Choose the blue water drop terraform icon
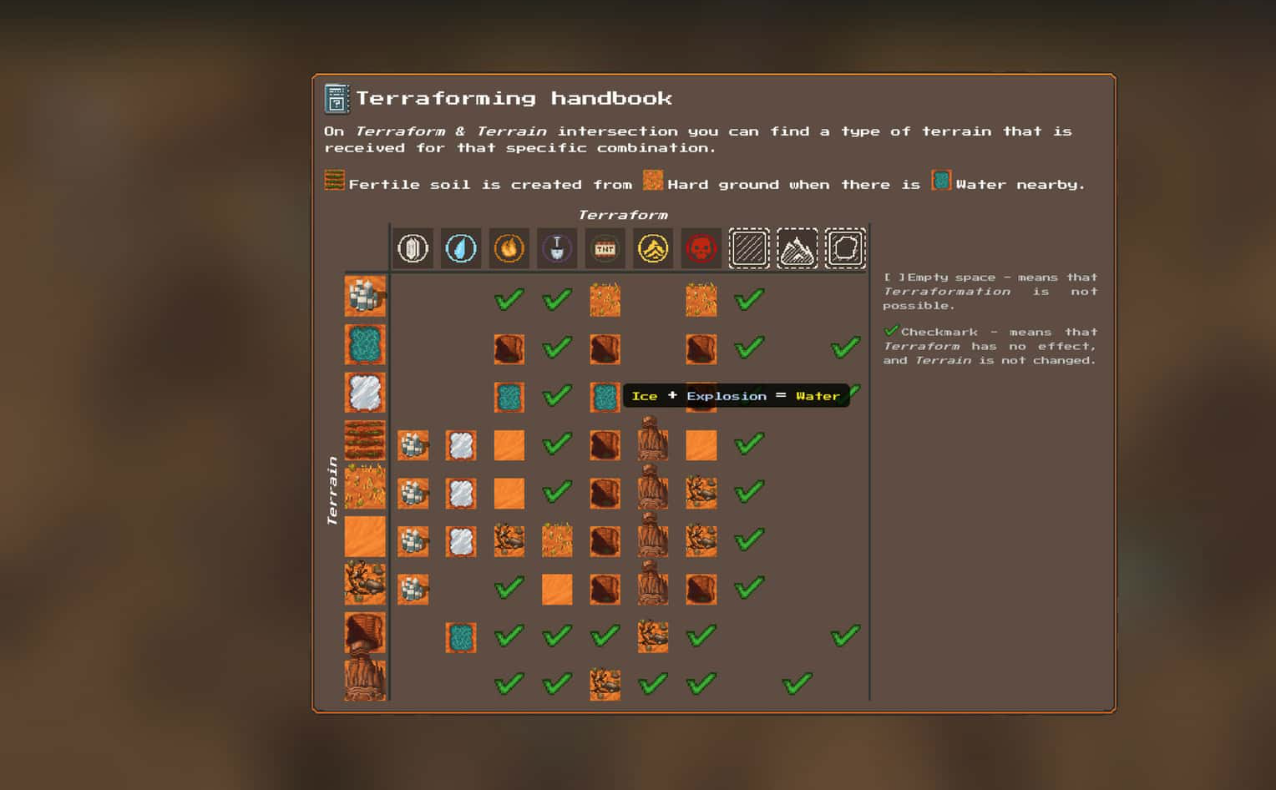 (x=461, y=248)
